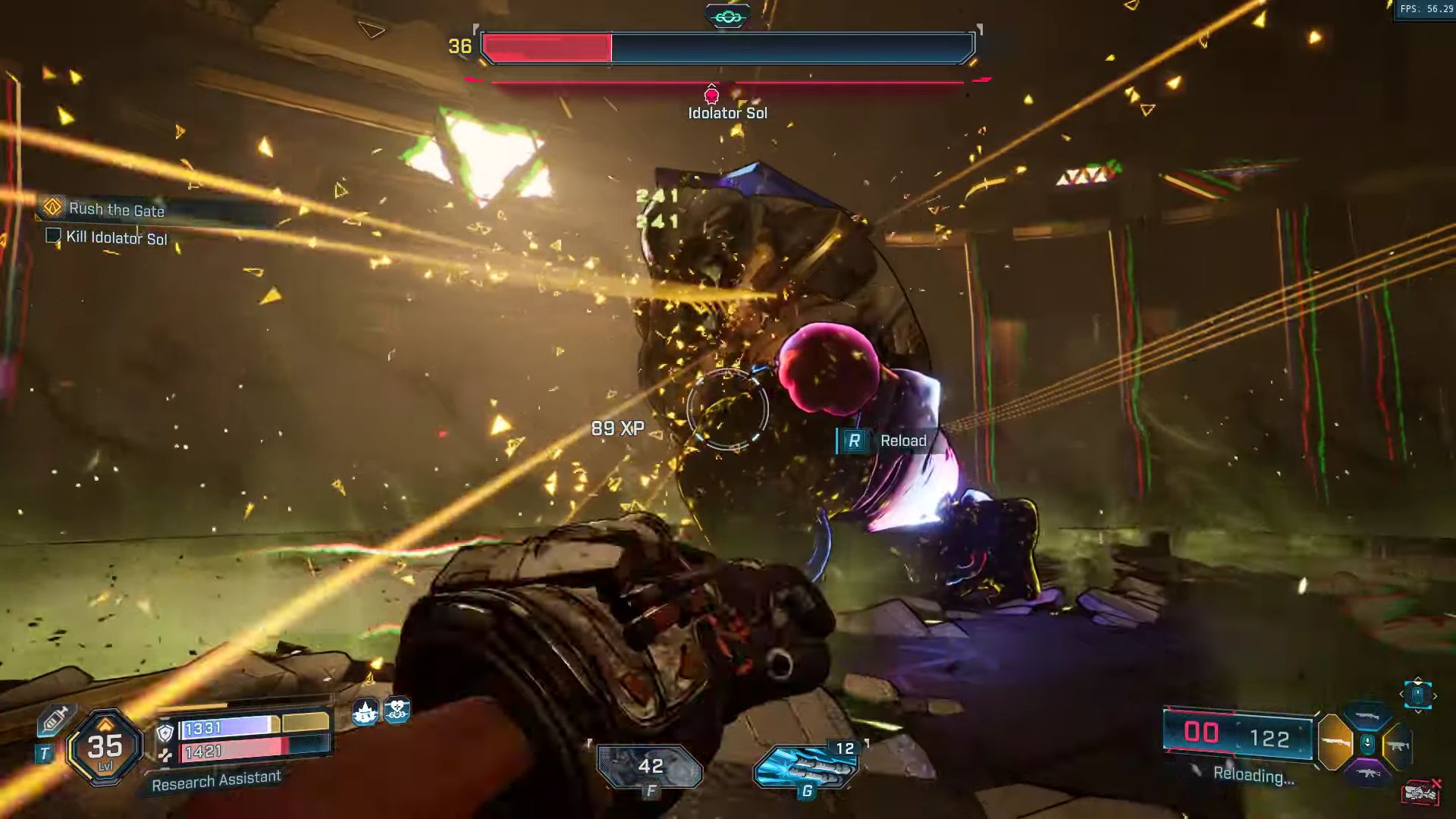
Task: Select the orange highlighted weapon slot
Action: pyautogui.click(x=1335, y=742)
